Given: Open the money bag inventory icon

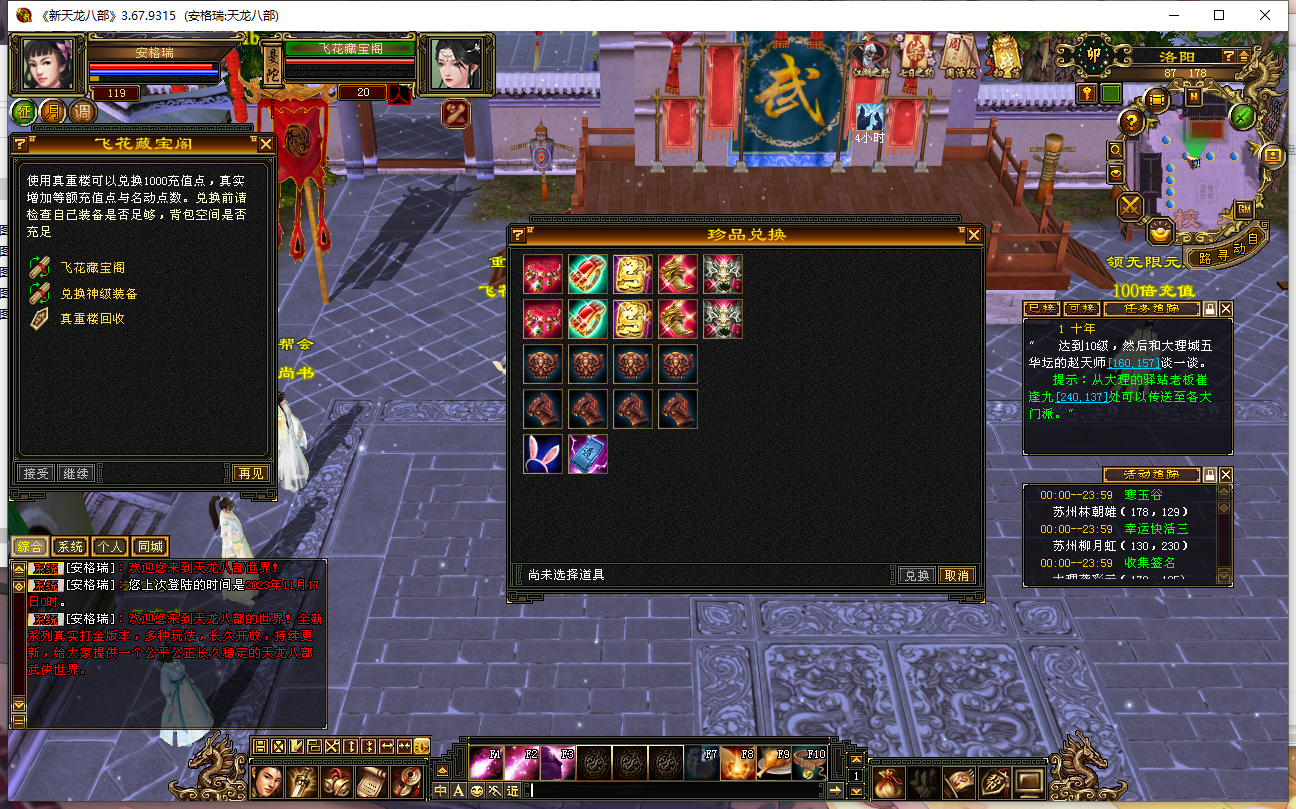Looking at the screenshot, I should pyautogui.click(x=888, y=782).
